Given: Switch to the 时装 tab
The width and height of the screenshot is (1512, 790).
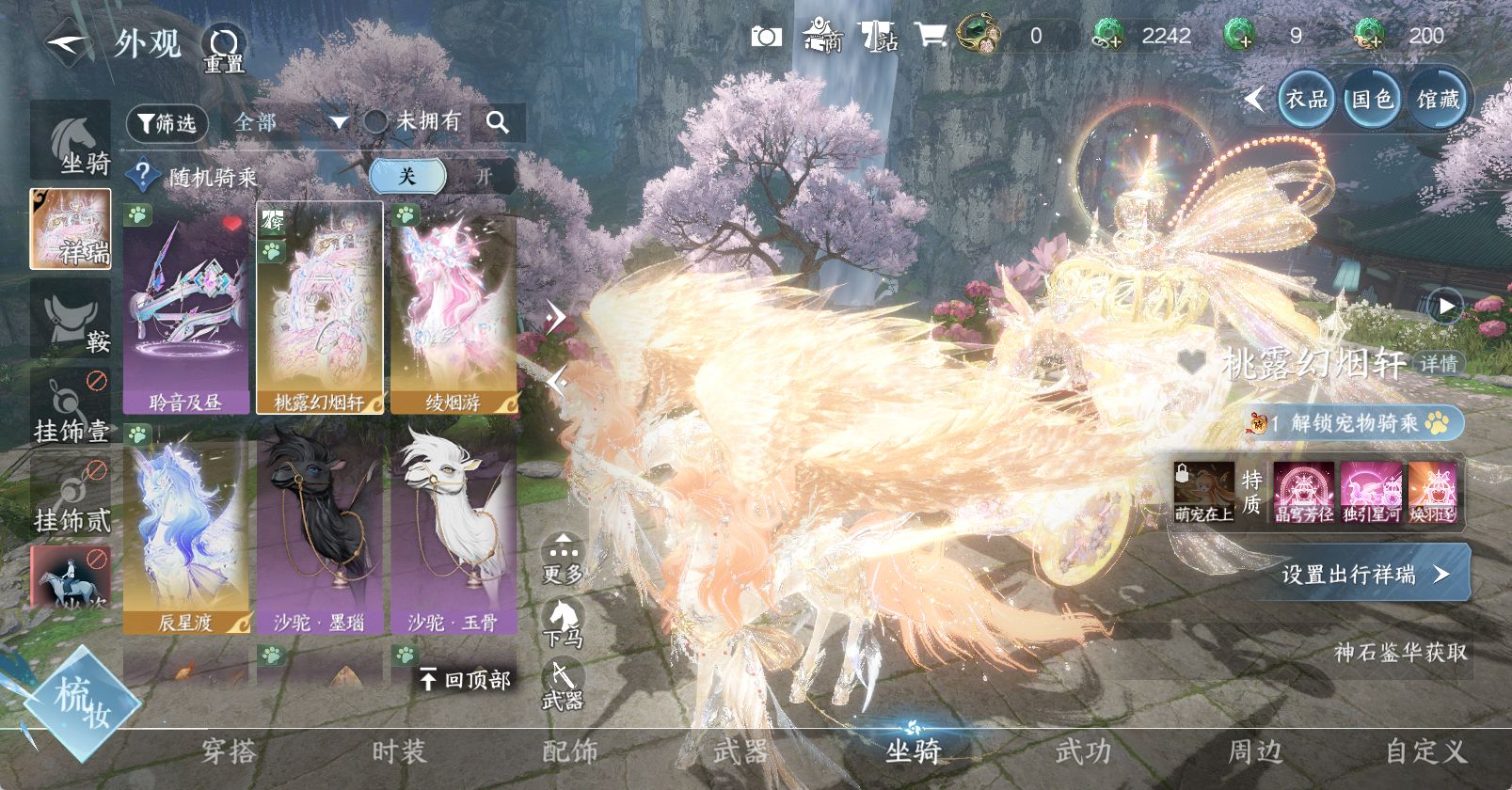Looking at the screenshot, I should point(399,751).
